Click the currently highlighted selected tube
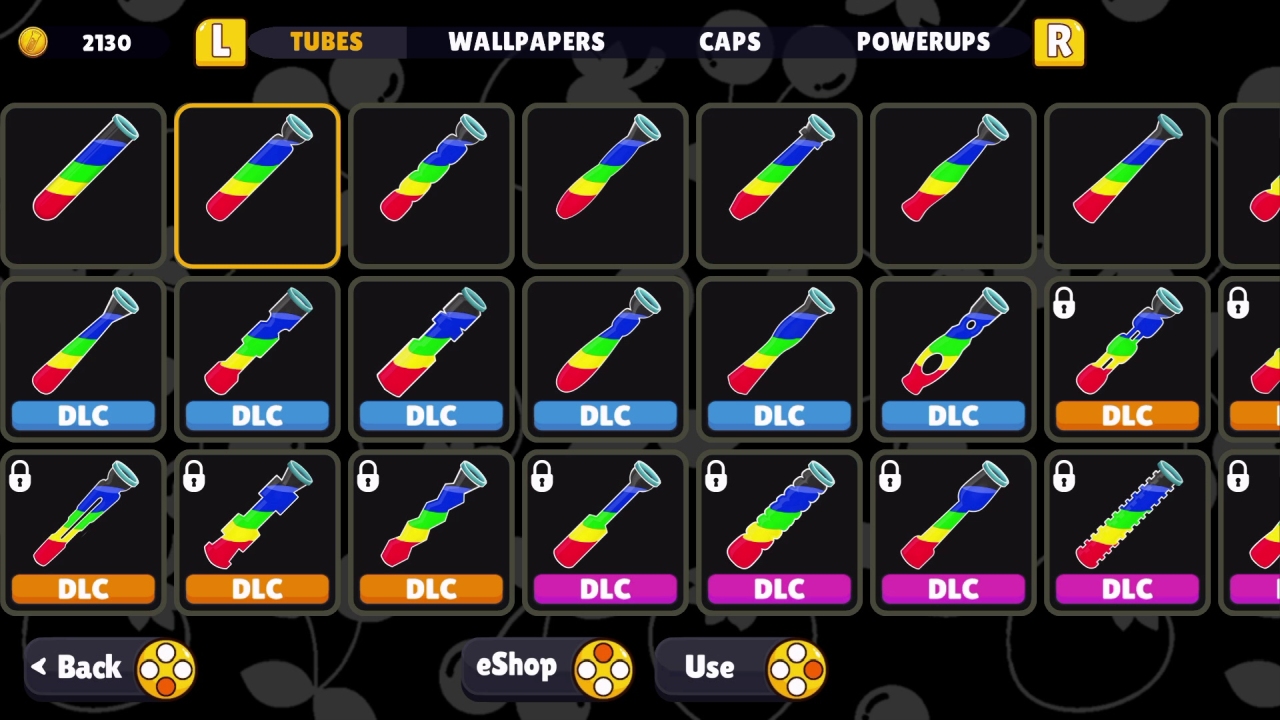 pyautogui.click(x=257, y=185)
